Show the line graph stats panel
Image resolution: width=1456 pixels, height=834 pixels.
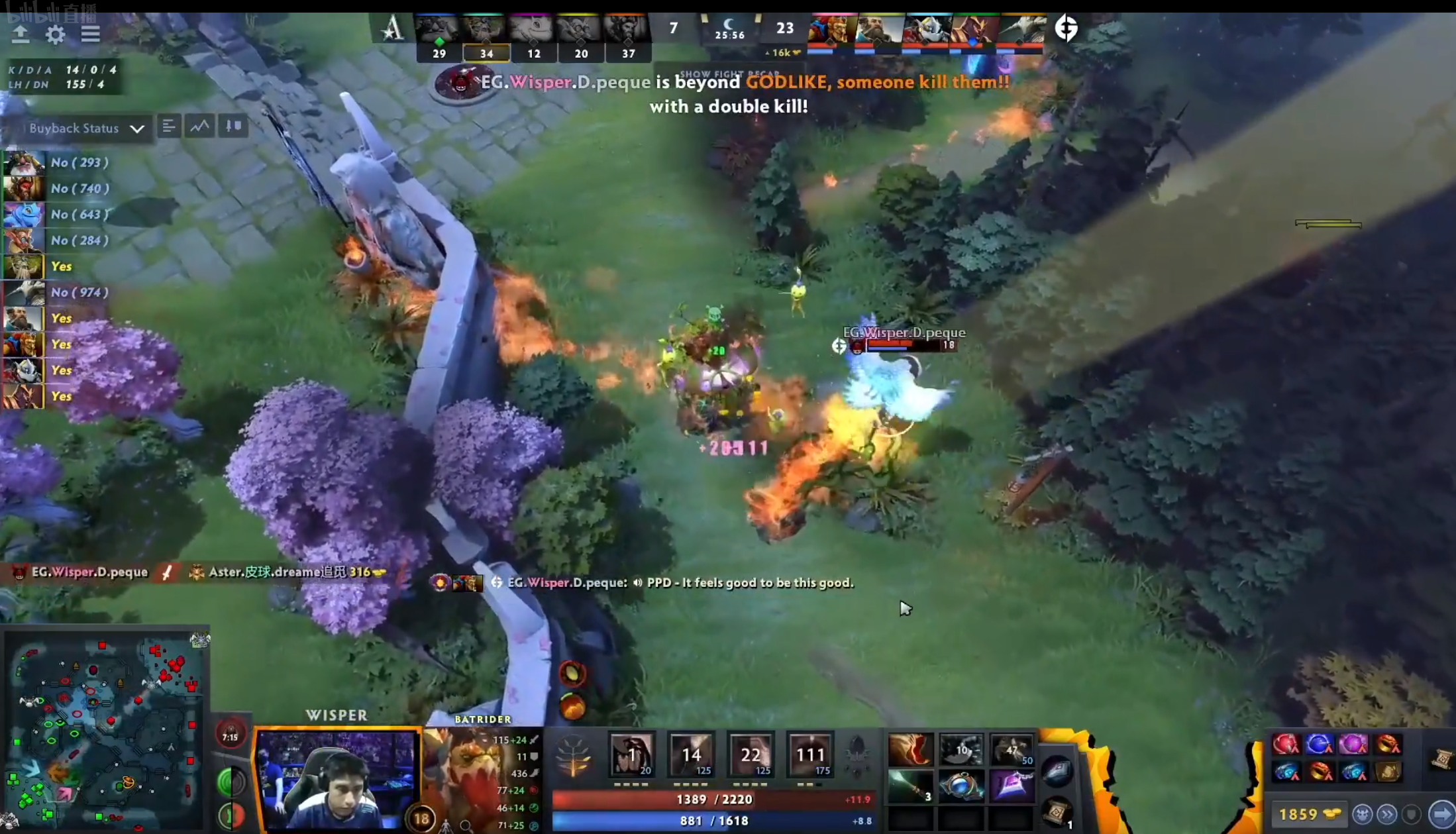[200, 126]
